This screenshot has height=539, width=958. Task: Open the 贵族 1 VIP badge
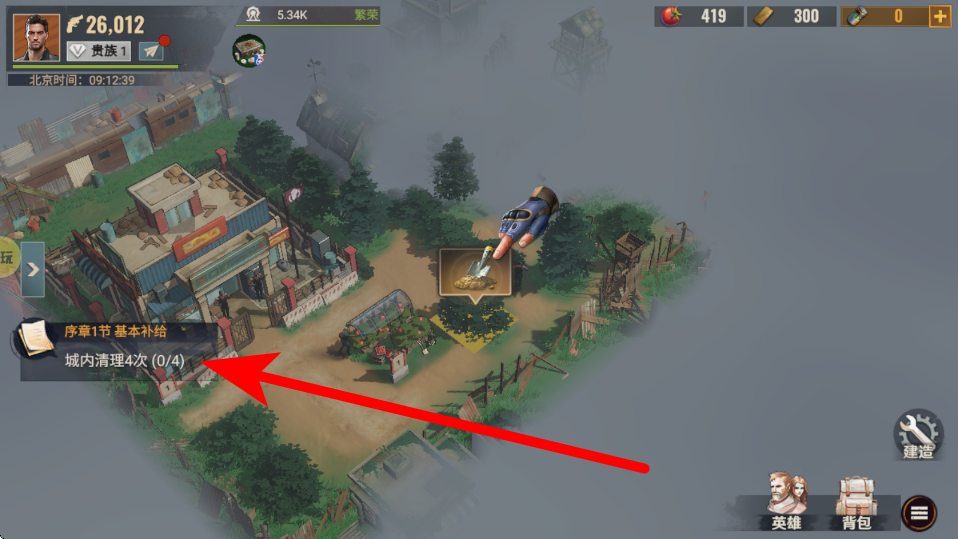click(x=99, y=51)
